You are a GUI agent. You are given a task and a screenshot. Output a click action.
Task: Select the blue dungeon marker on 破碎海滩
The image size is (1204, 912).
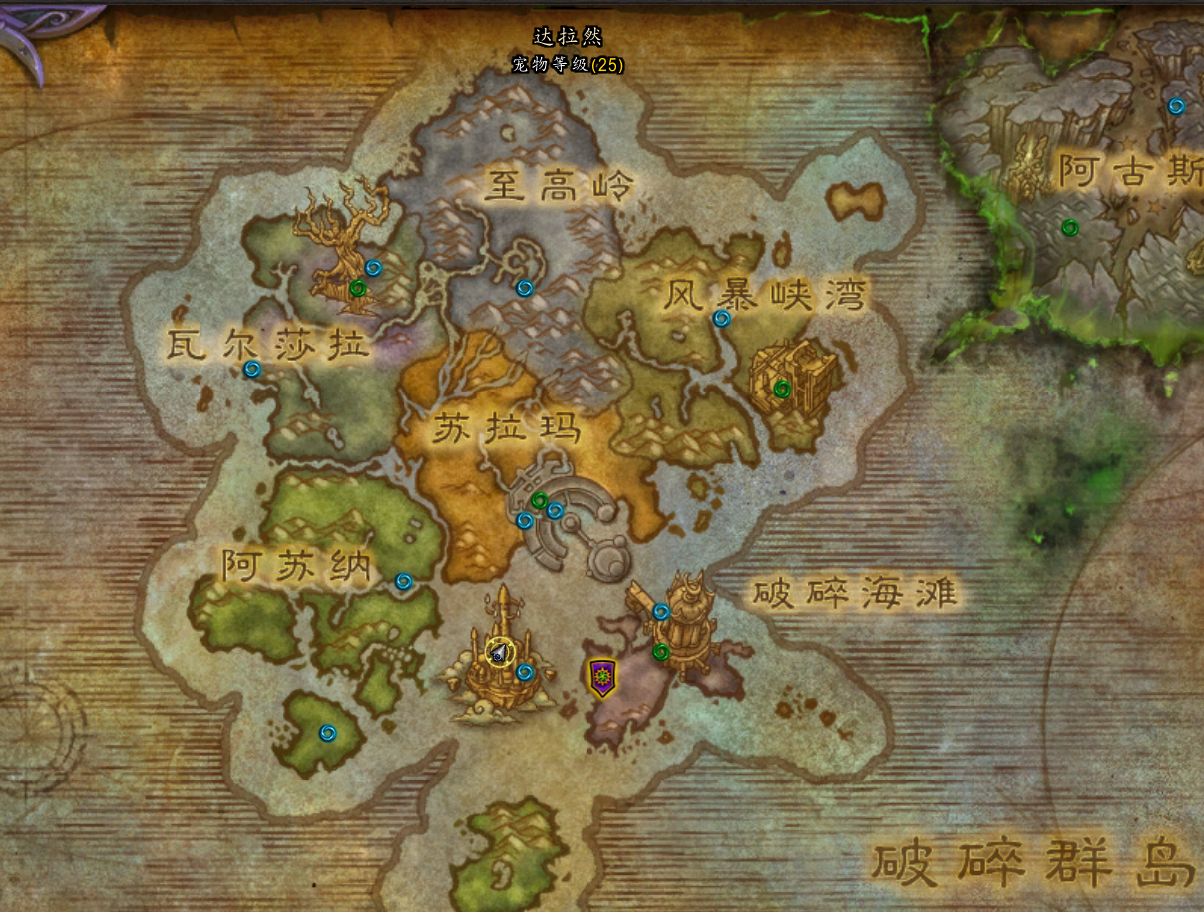click(x=661, y=611)
